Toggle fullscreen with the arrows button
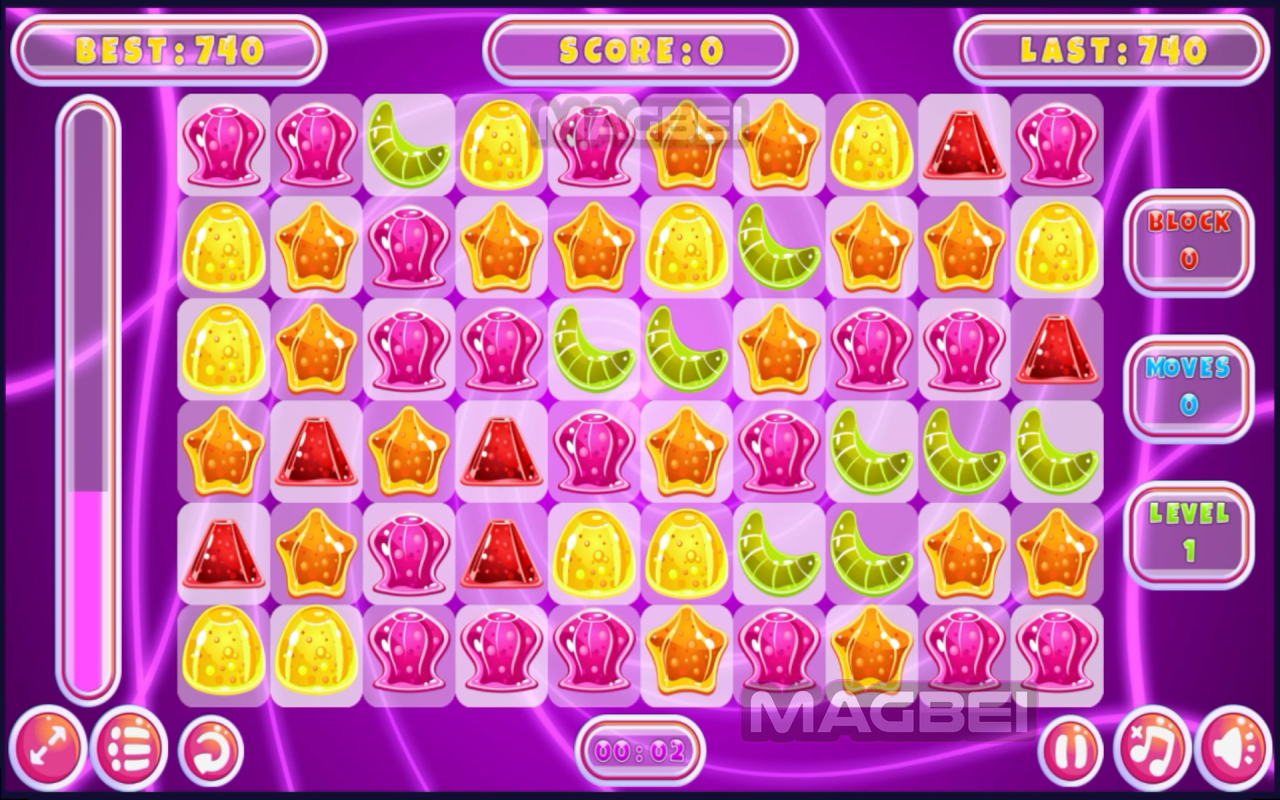The width and height of the screenshot is (1280, 800). point(47,750)
